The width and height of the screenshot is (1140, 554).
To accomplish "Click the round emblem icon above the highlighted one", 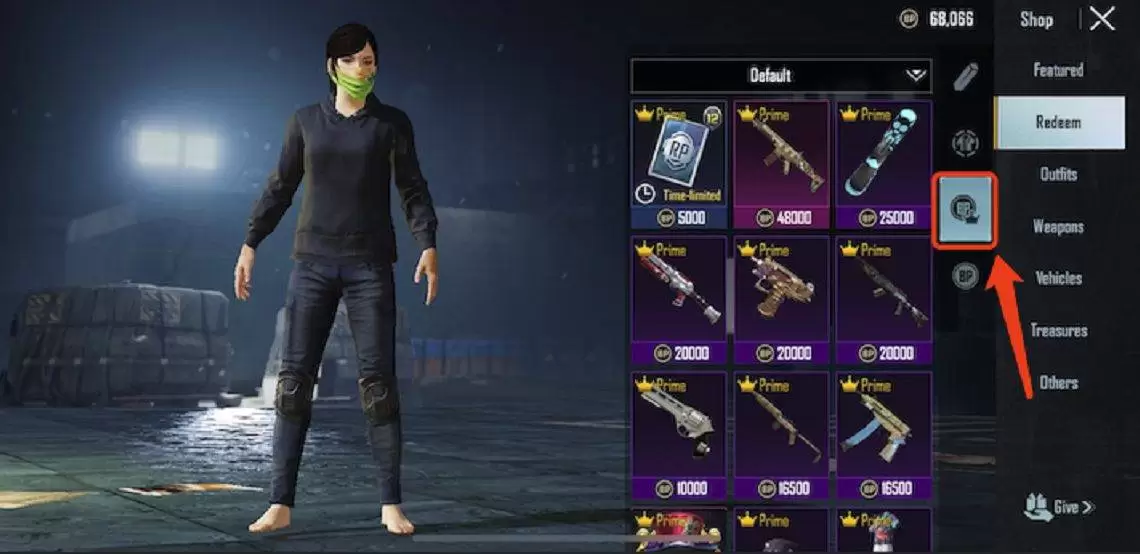I will point(964,142).
